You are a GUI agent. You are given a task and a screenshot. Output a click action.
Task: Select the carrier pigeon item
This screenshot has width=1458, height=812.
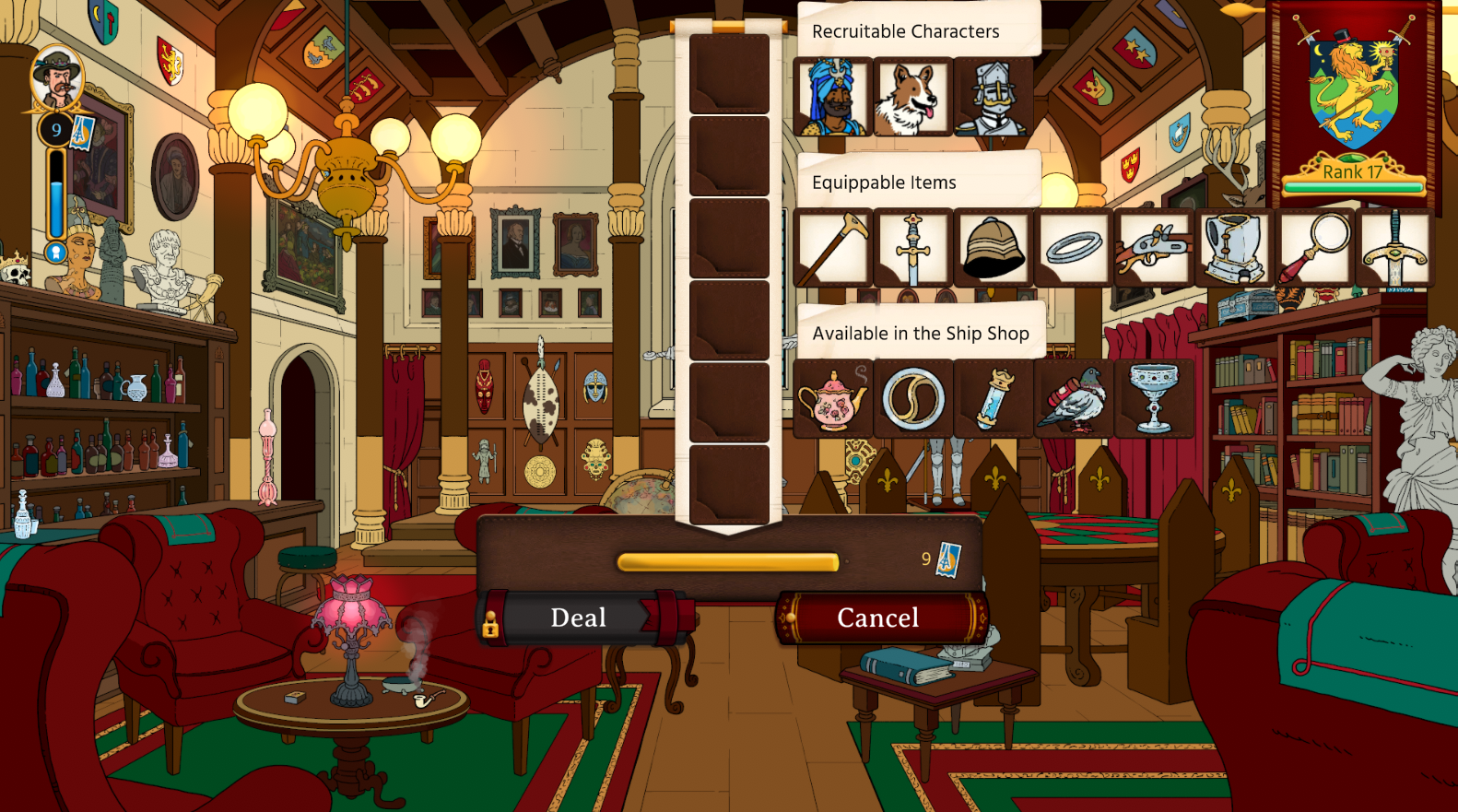[x=1073, y=399]
